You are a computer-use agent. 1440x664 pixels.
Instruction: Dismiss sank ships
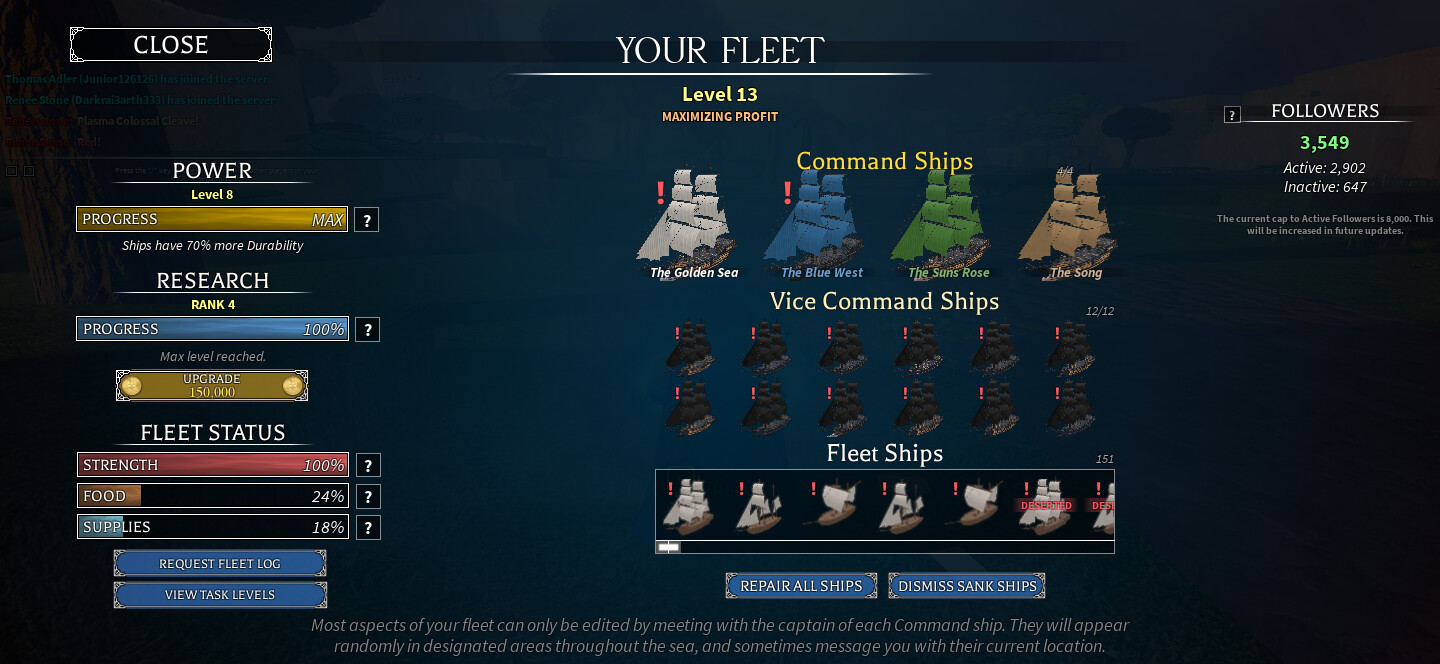(967, 586)
